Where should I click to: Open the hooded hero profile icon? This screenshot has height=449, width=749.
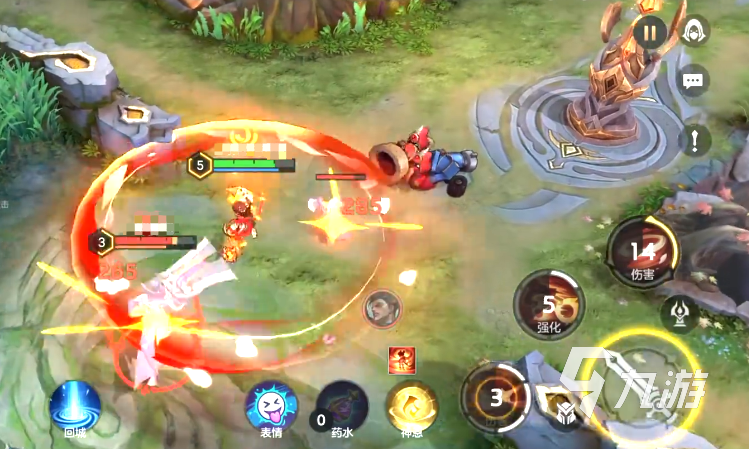pyautogui.click(x=693, y=32)
